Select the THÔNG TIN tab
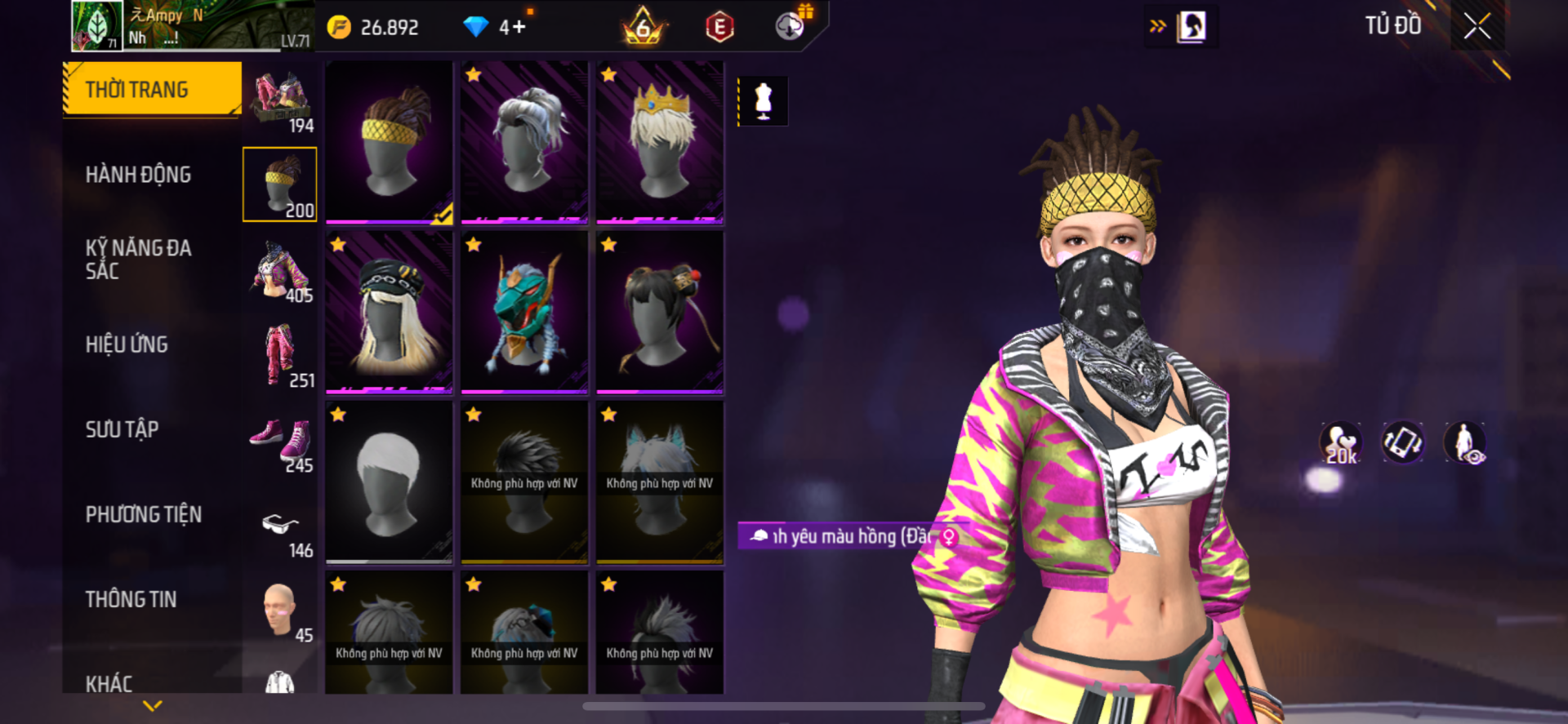Viewport: 1568px width, 724px height. click(x=131, y=599)
